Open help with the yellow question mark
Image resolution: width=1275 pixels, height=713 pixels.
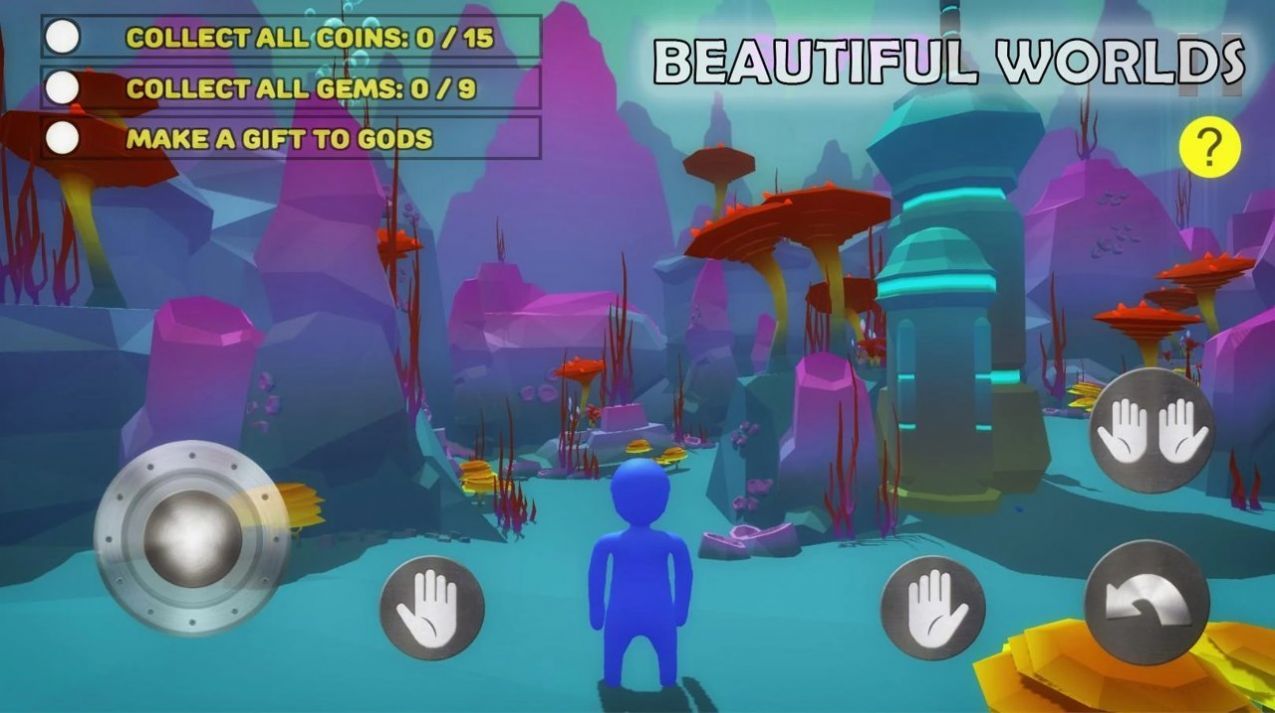pyautogui.click(x=1209, y=148)
